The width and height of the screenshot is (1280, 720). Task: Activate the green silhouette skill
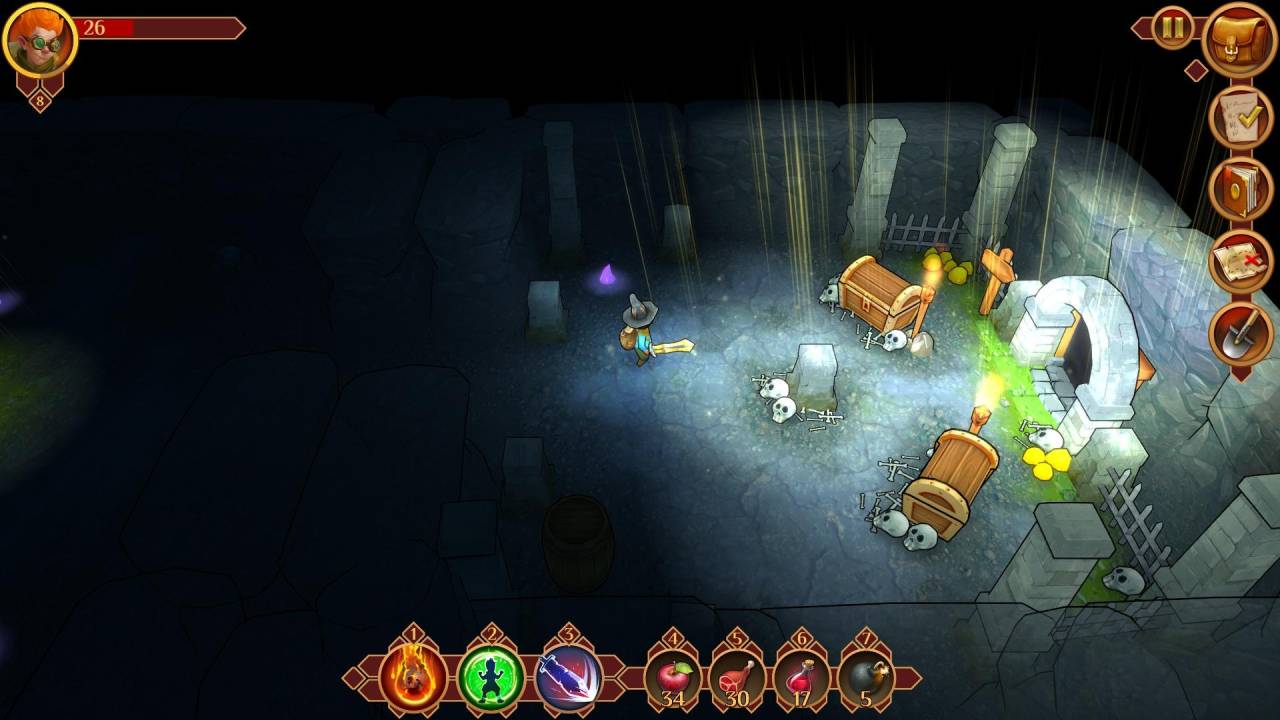(x=491, y=678)
